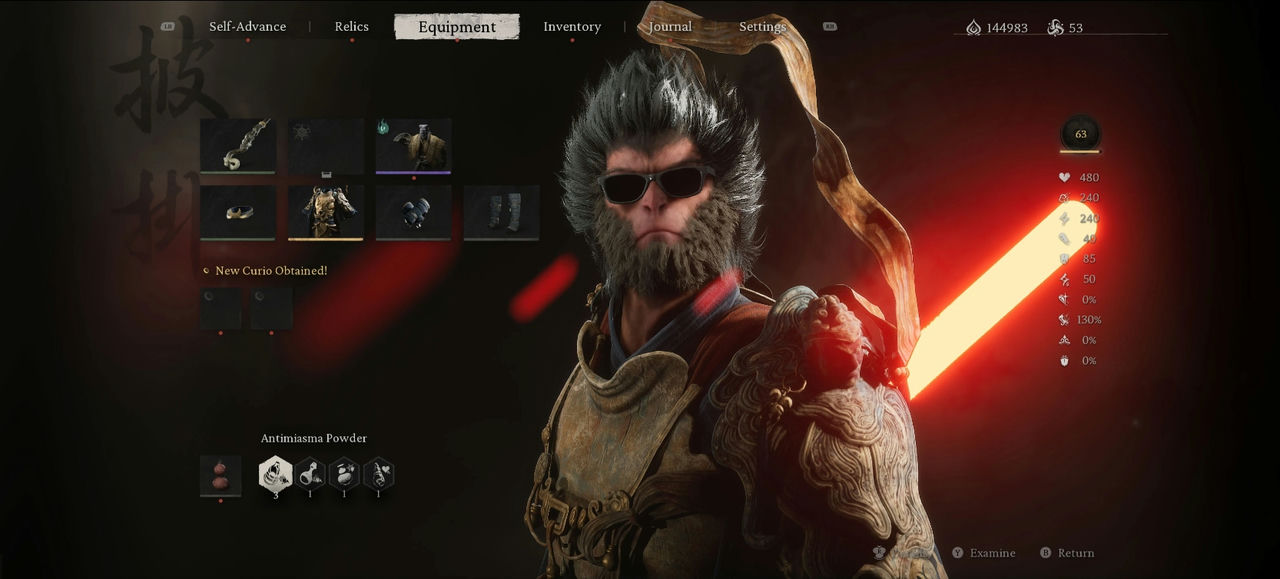Open the Self-Advance tab

247,27
